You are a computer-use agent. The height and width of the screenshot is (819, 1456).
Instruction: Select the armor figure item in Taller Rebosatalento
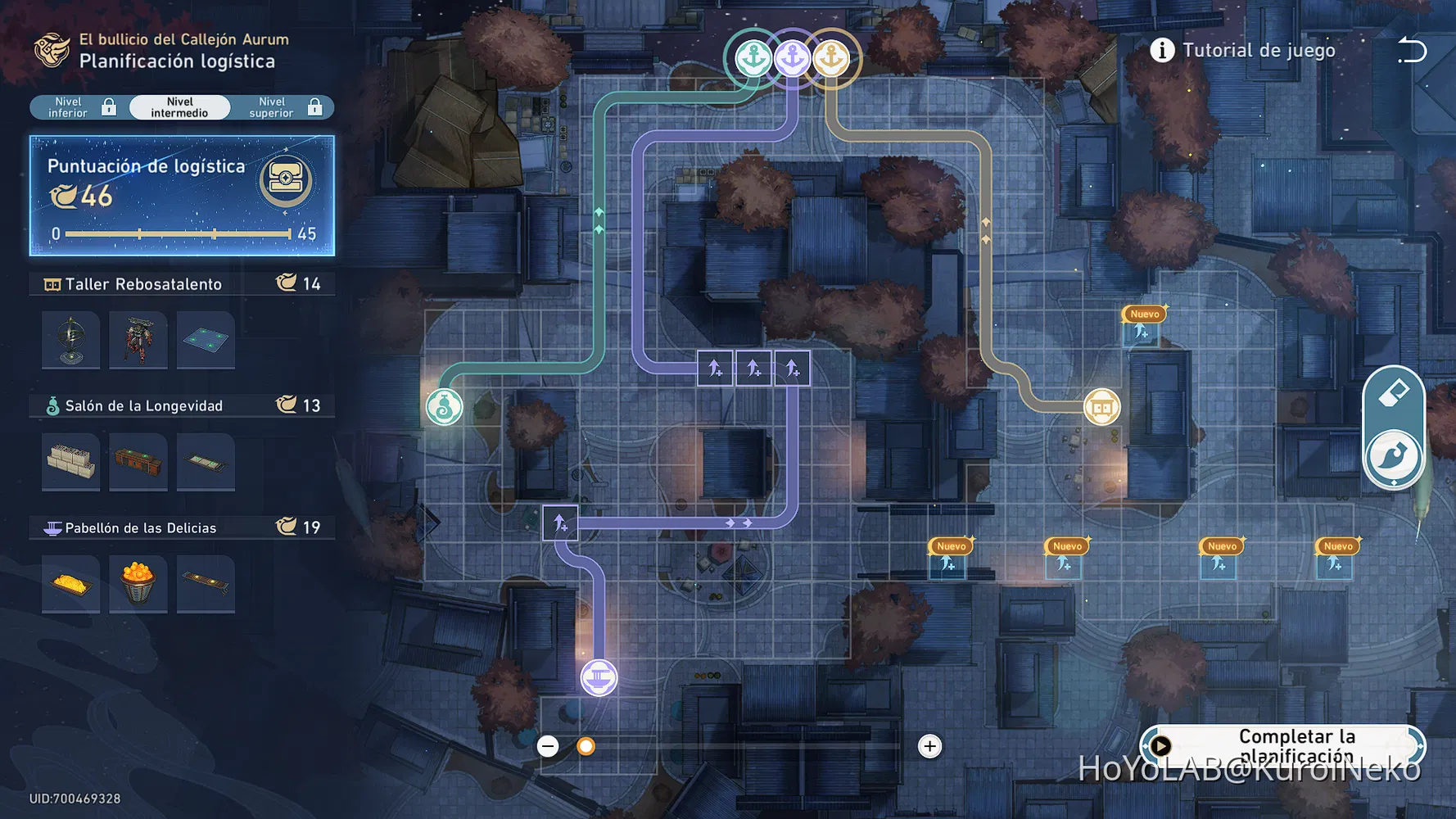click(138, 340)
